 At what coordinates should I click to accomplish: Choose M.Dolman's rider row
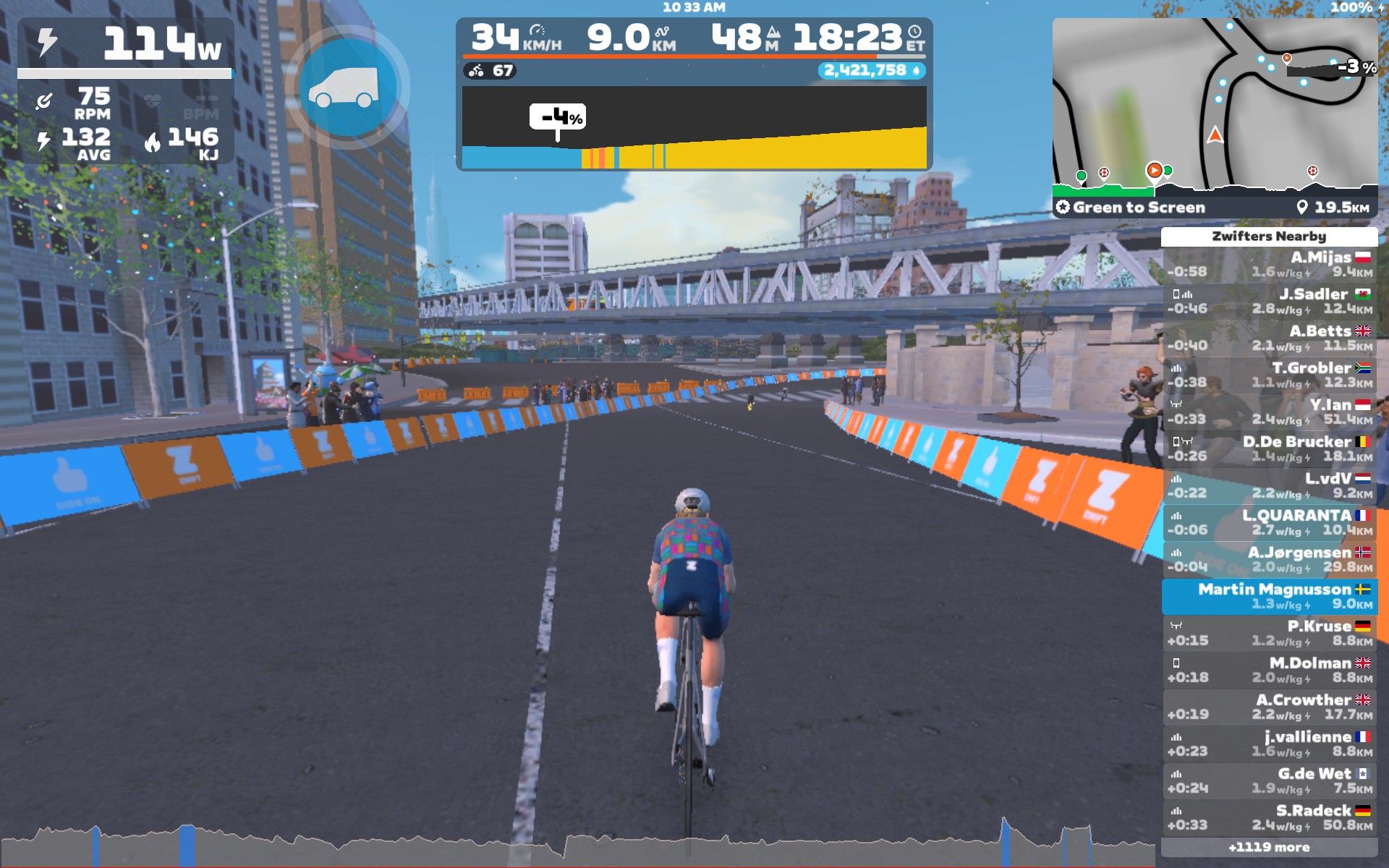tap(1269, 671)
